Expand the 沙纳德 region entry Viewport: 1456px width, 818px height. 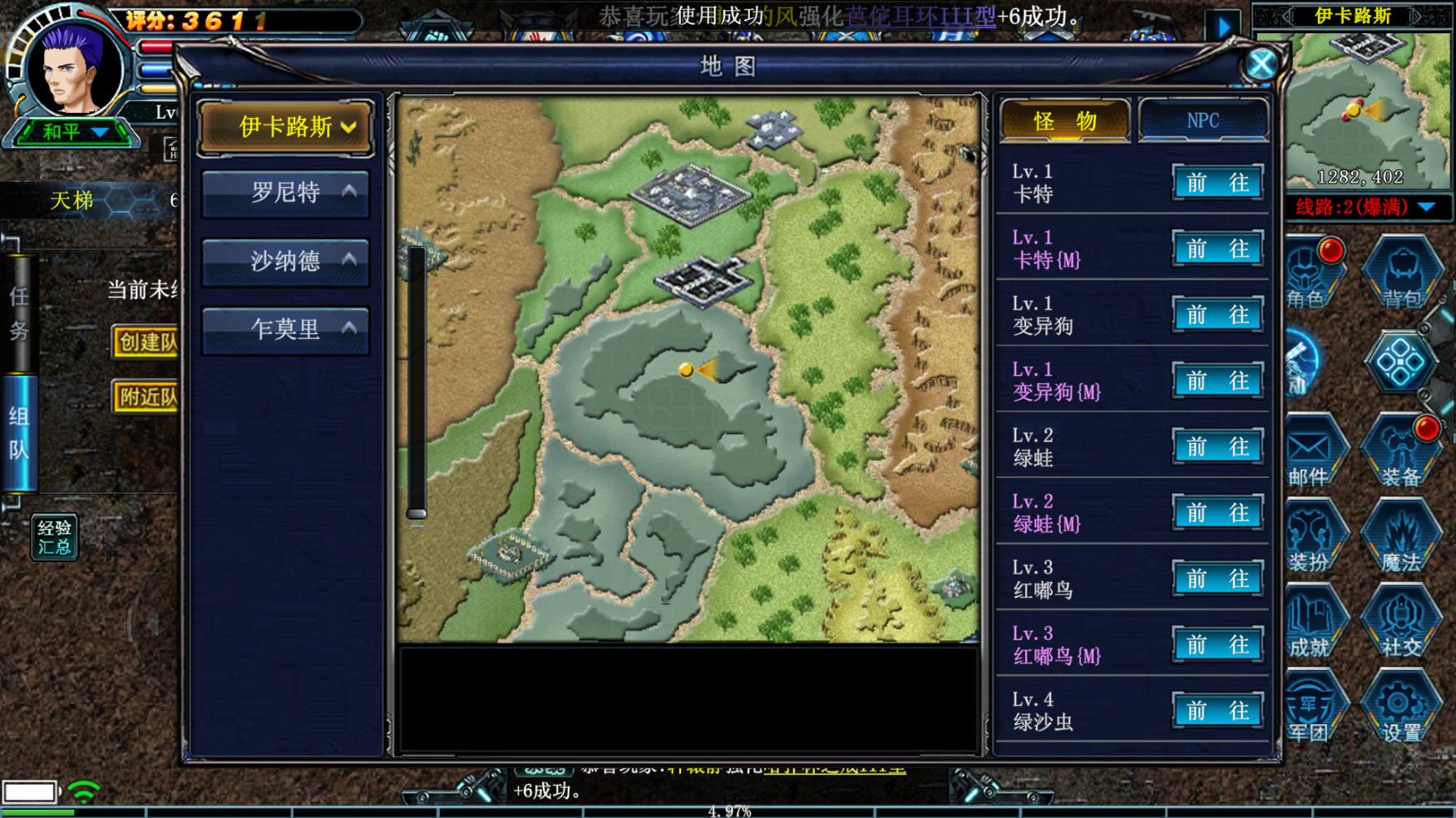(x=286, y=261)
